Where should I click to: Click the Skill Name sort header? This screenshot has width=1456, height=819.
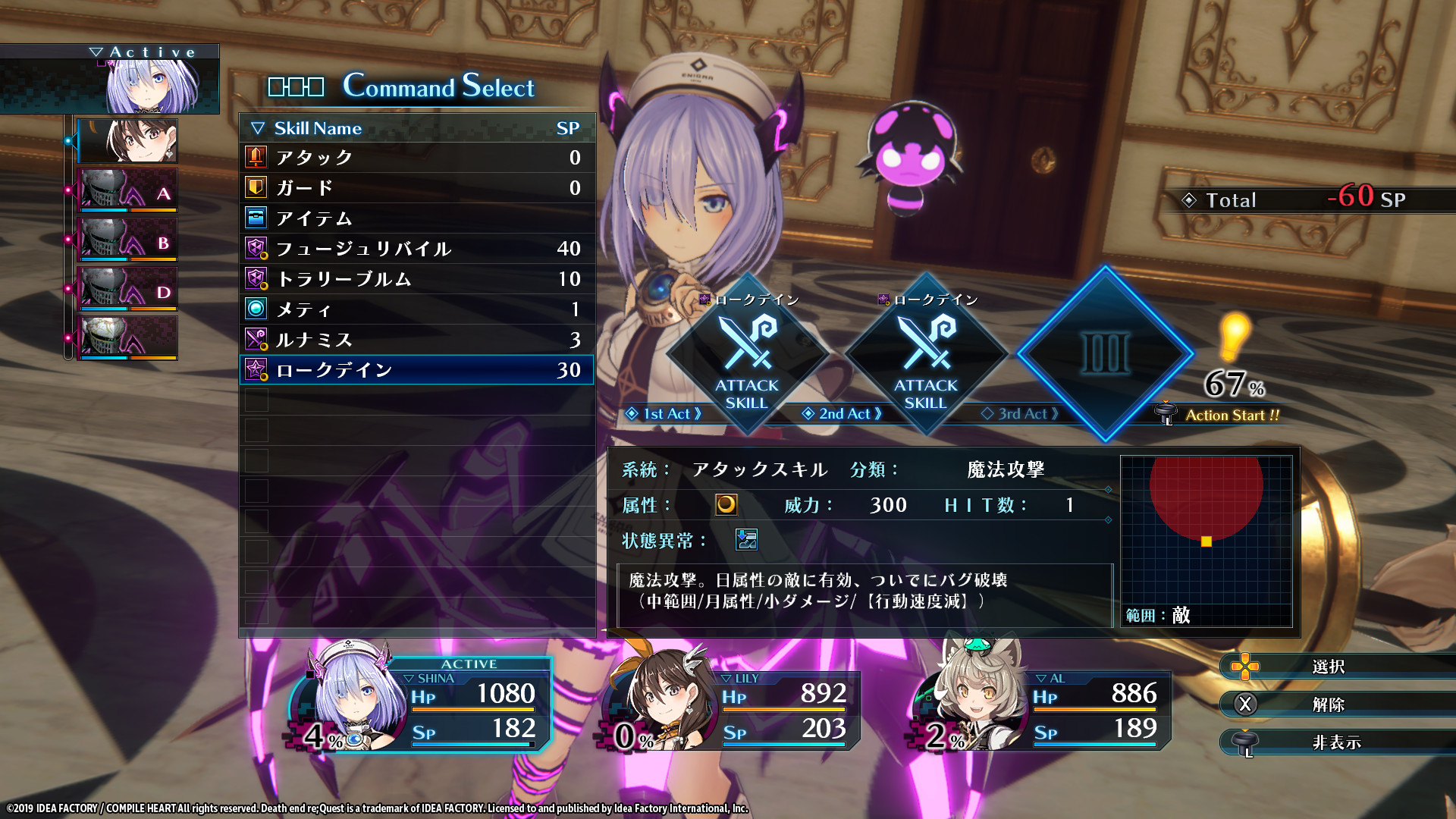(318, 128)
